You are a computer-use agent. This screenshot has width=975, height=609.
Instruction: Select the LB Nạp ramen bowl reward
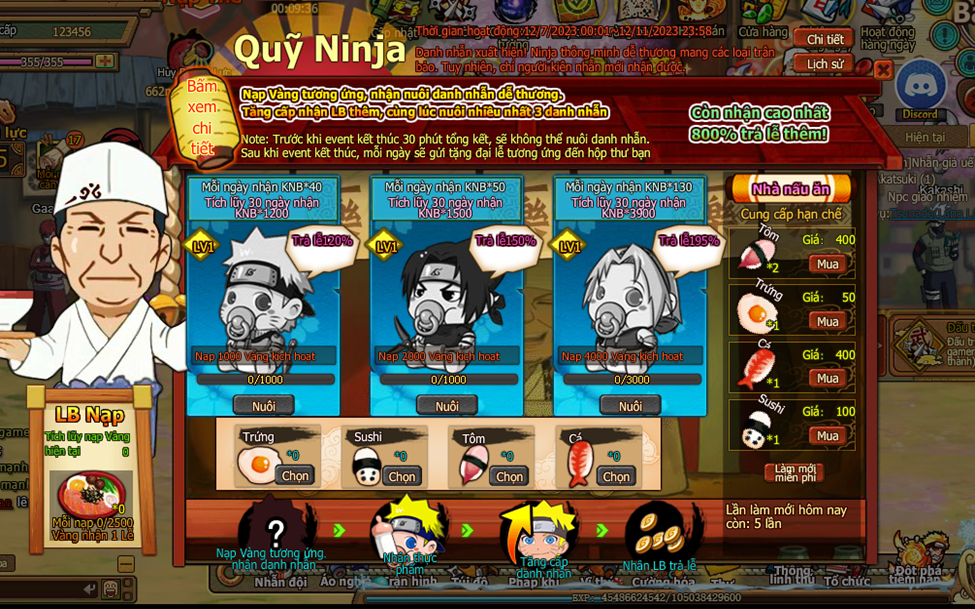pyautogui.click(x=91, y=494)
